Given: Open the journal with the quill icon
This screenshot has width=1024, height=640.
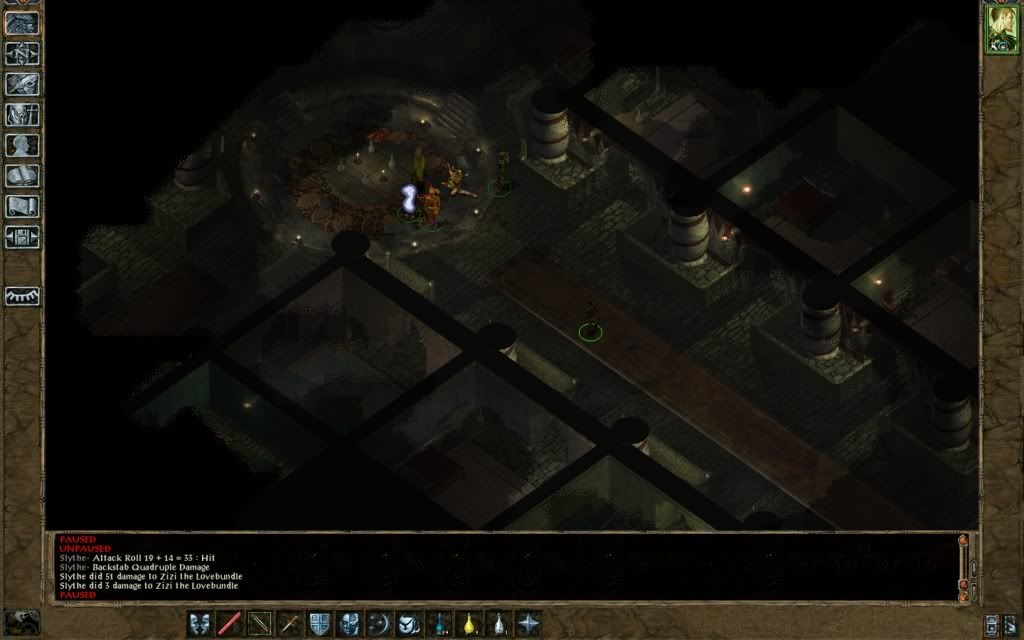Looking at the screenshot, I should point(22,84).
